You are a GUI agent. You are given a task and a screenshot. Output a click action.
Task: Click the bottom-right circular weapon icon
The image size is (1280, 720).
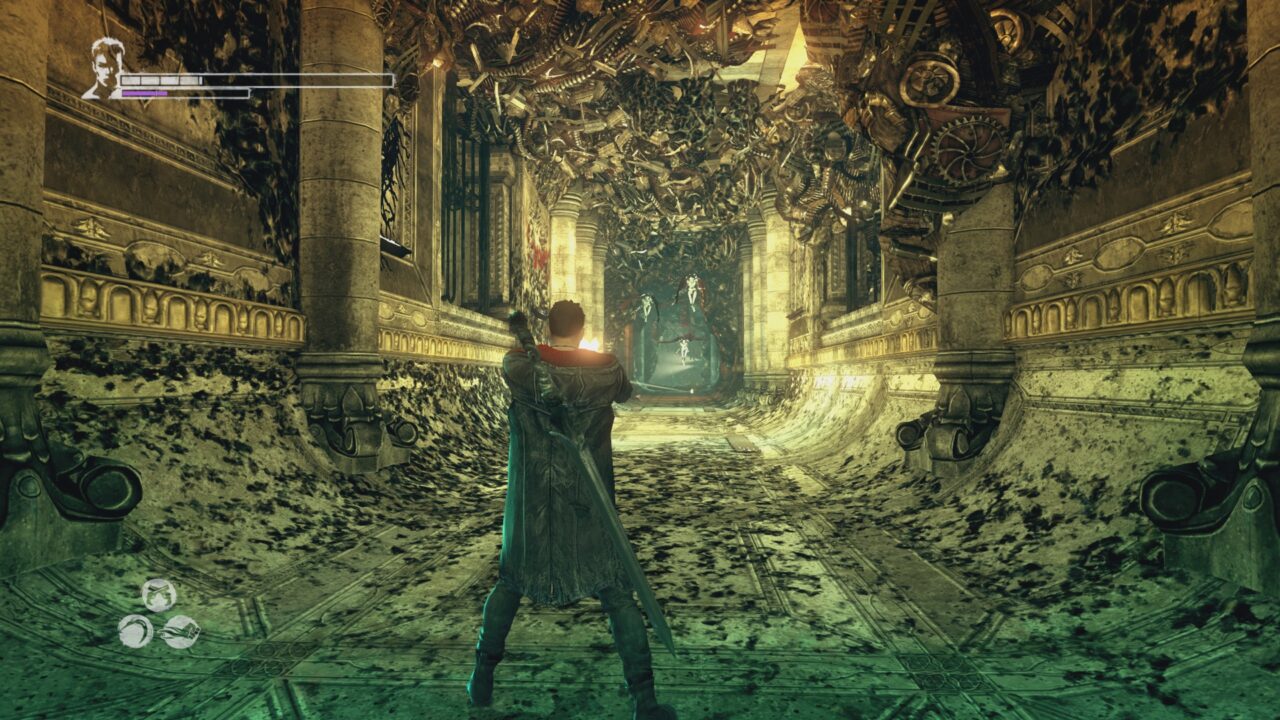(x=181, y=633)
